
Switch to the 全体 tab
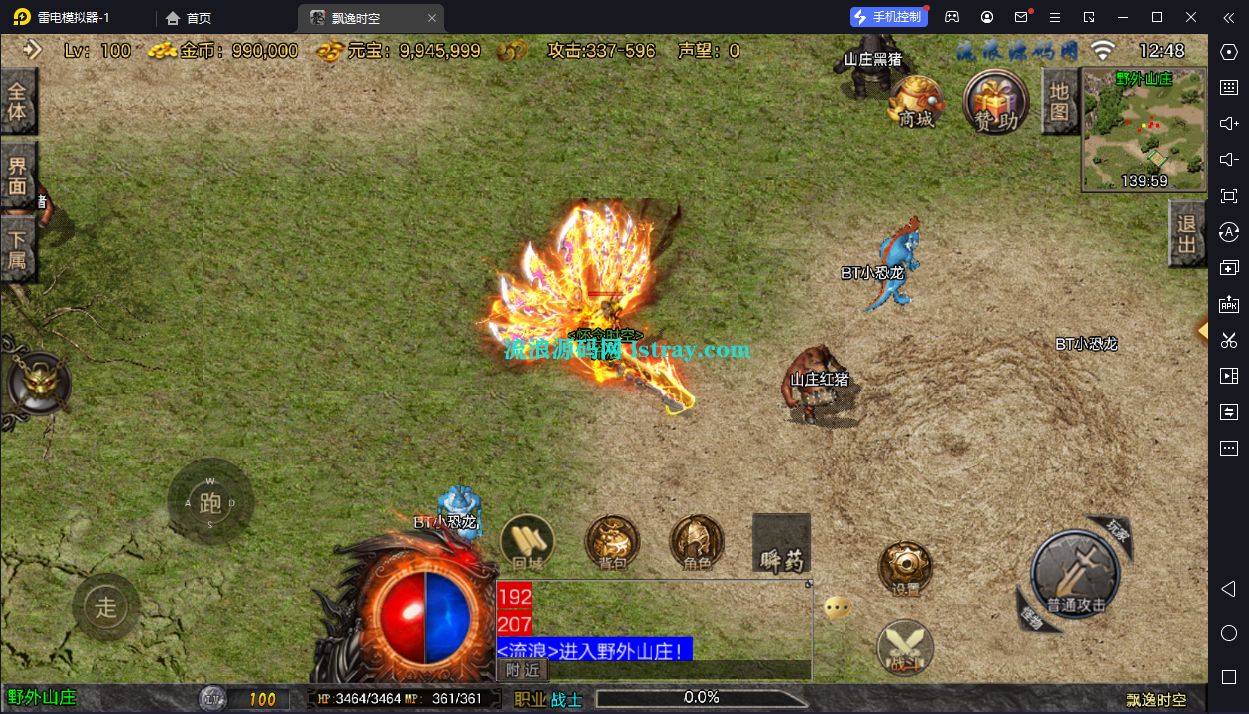tap(18, 101)
